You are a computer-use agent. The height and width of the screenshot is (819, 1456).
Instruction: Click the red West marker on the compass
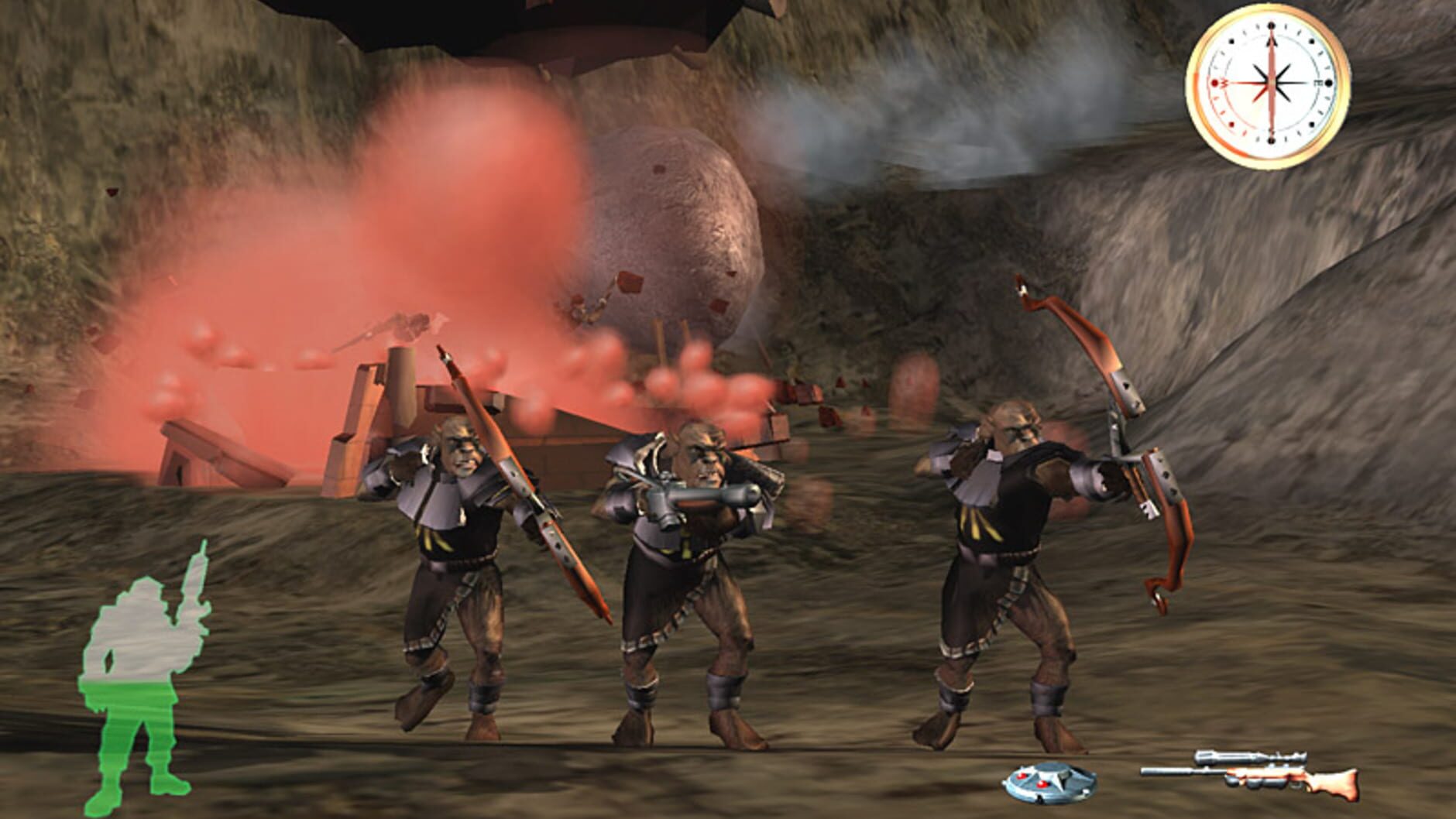[x=1215, y=83]
